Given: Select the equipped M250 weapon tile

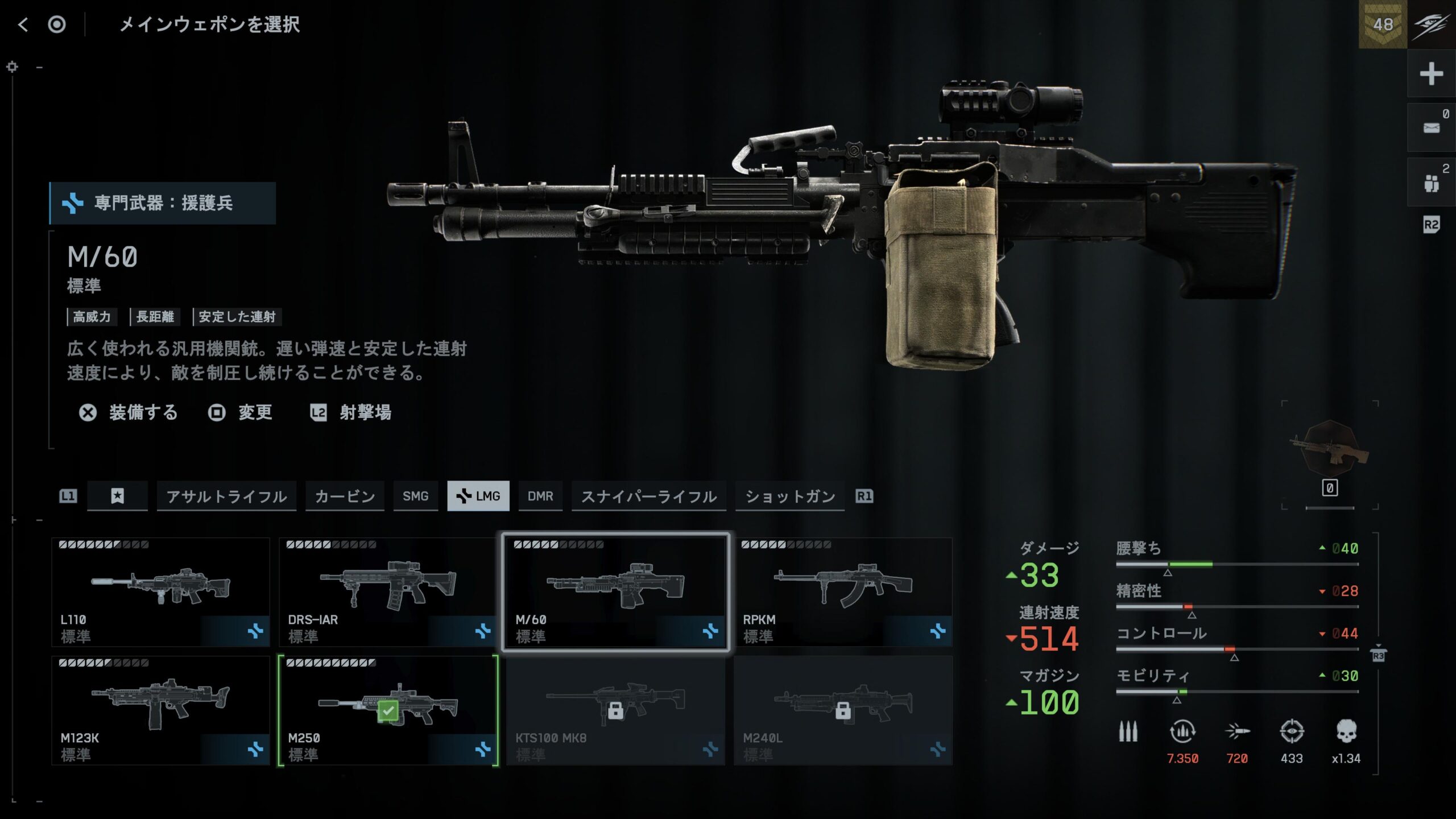Looking at the screenshot, I should click(x=388, y=710).
